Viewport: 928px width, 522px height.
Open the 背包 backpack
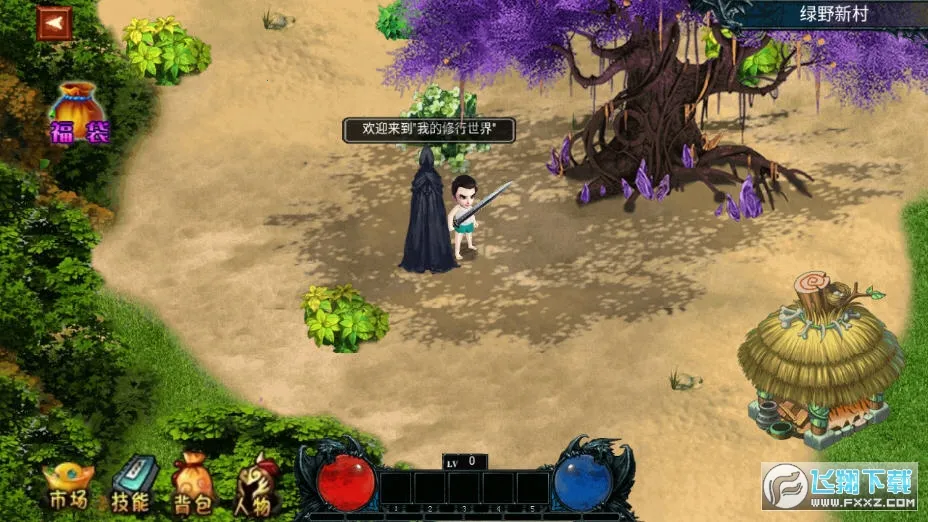pyautogui.click(x=192, y=484)
